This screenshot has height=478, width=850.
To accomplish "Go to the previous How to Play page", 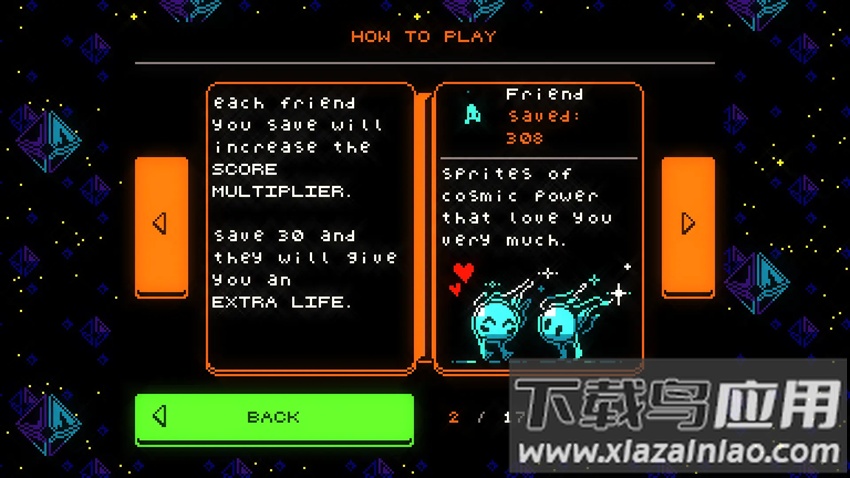I will (161, 225).
